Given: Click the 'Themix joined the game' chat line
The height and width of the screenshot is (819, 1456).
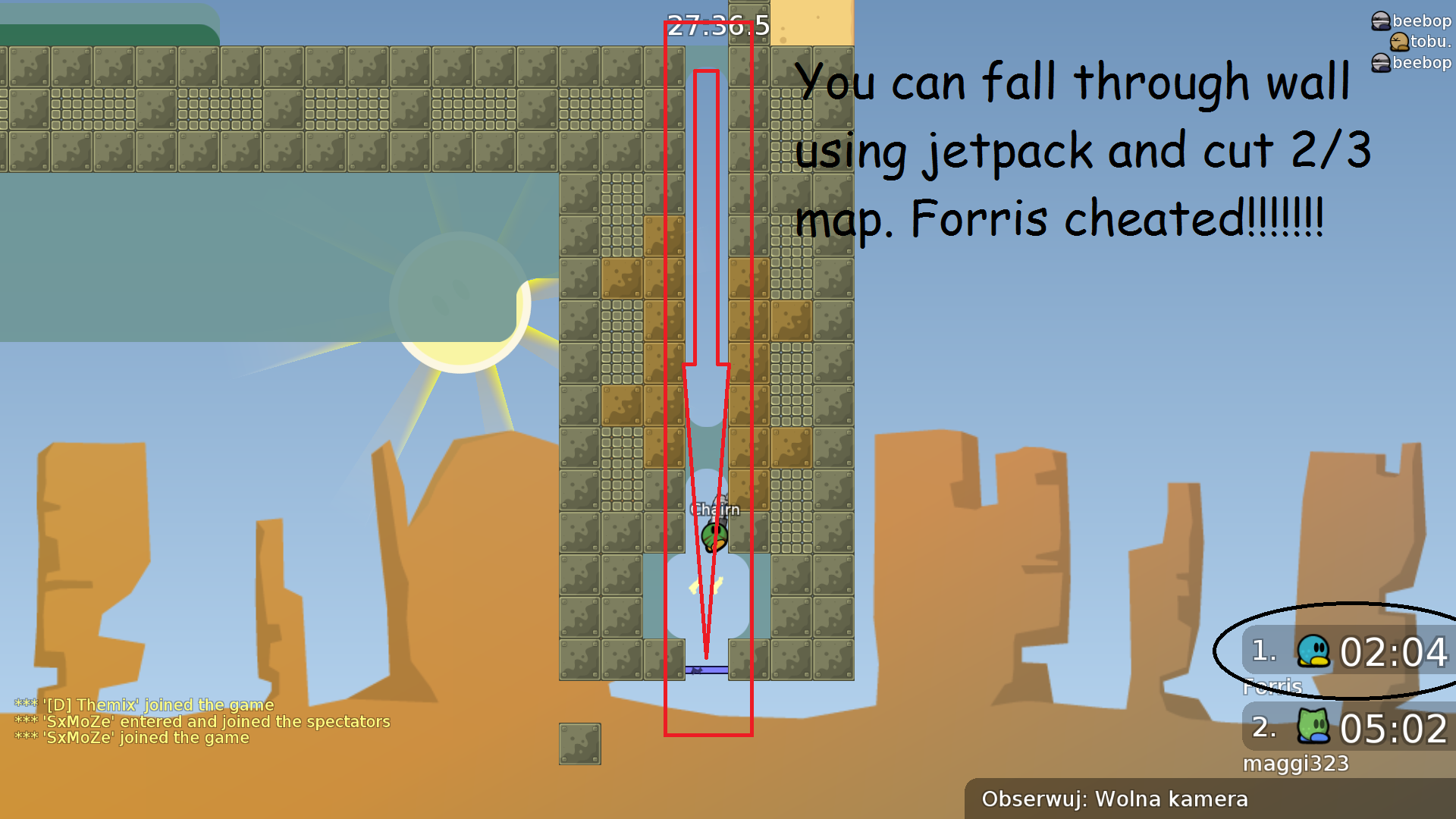Looking at the screenshot, I should 144,704.
